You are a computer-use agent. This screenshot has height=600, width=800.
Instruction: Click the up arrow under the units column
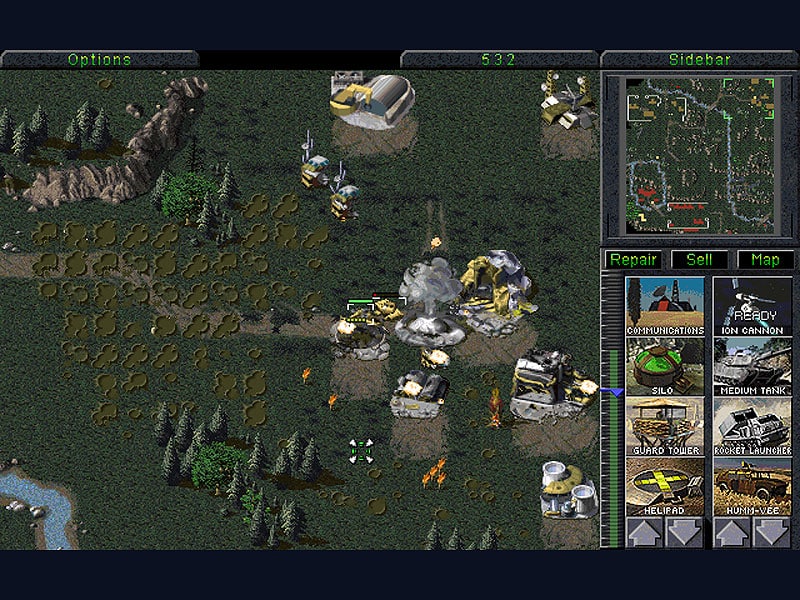733,532
